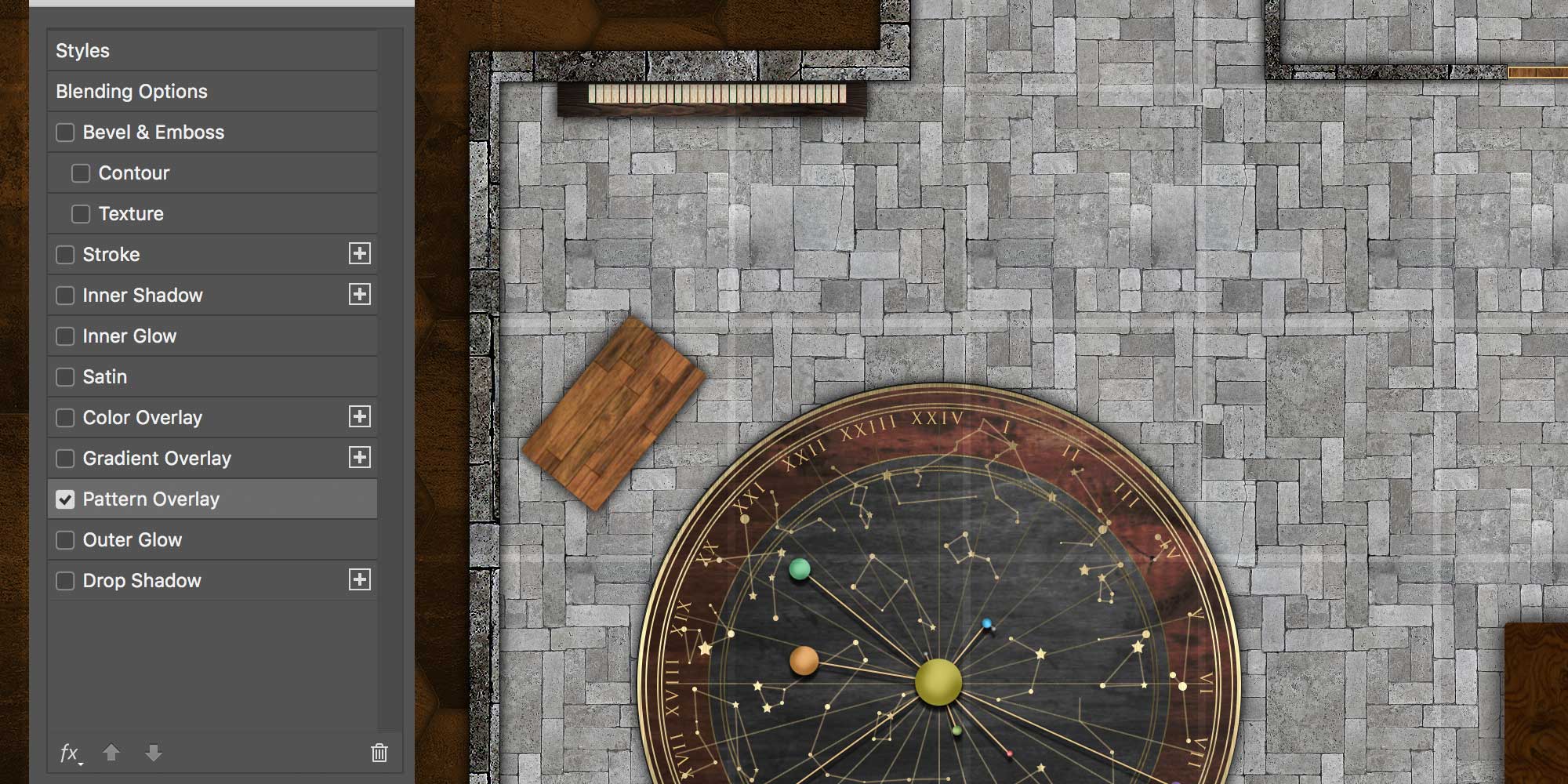Enable the Gradient Overlay checkbox

coord(65,459)
